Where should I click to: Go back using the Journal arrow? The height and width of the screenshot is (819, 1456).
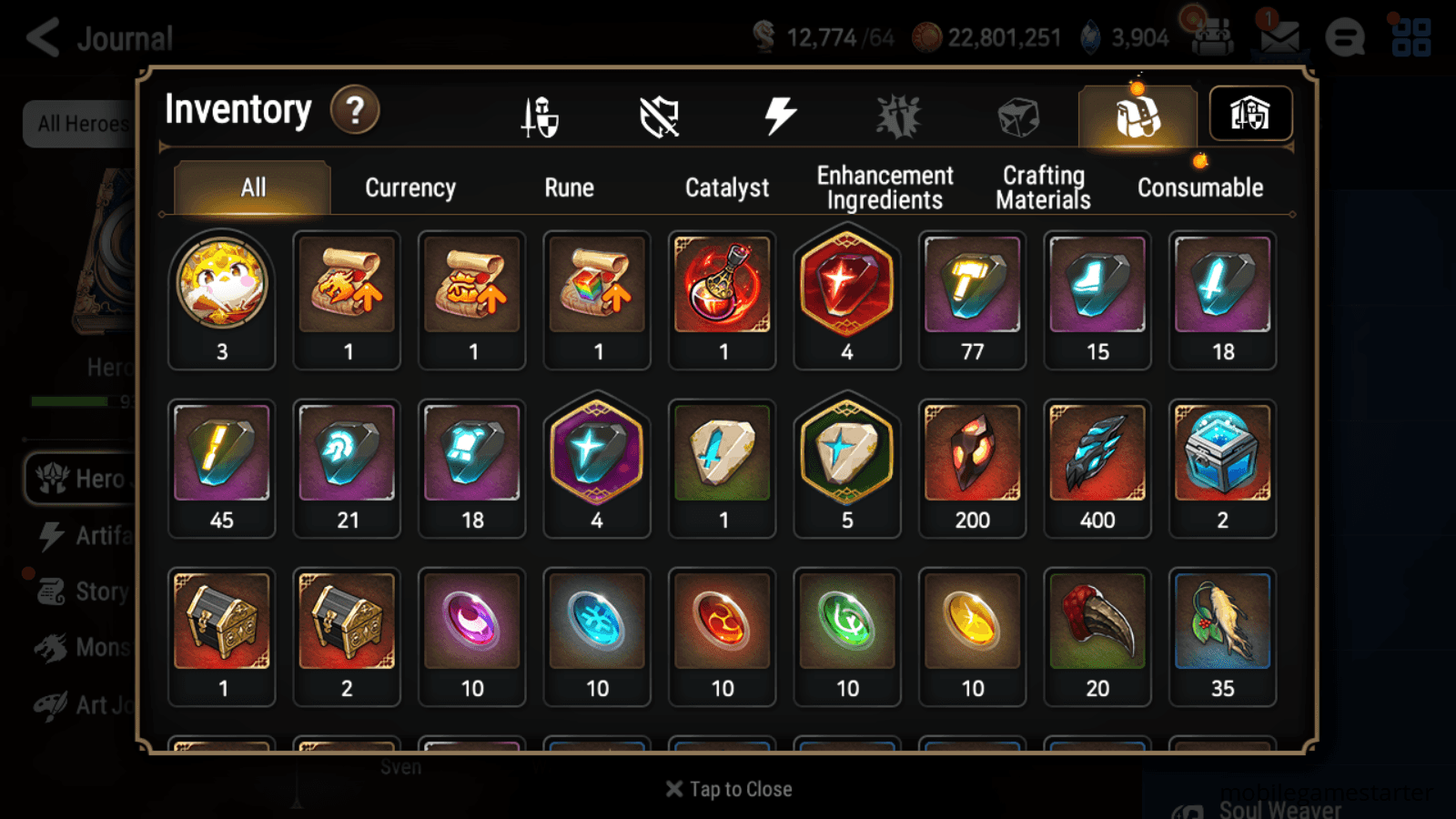(43, 37)
